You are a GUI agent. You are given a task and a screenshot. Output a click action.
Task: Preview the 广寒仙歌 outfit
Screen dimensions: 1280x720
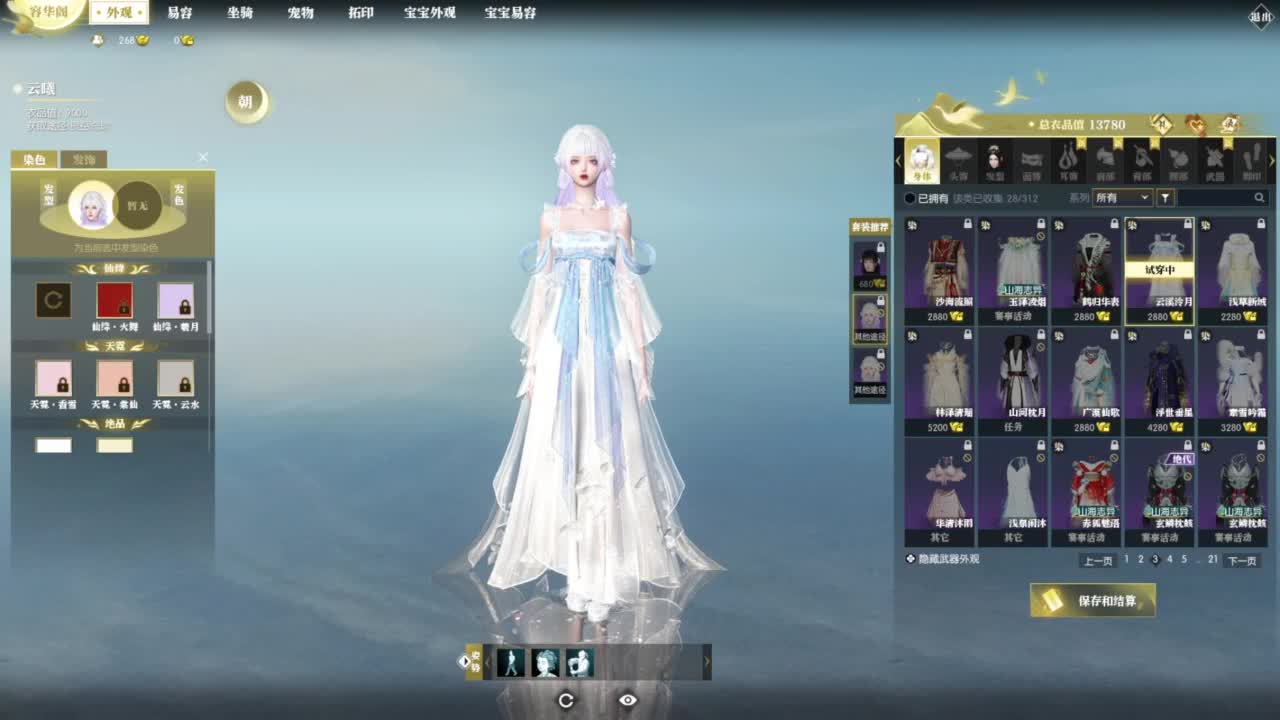pos(1086,380)
